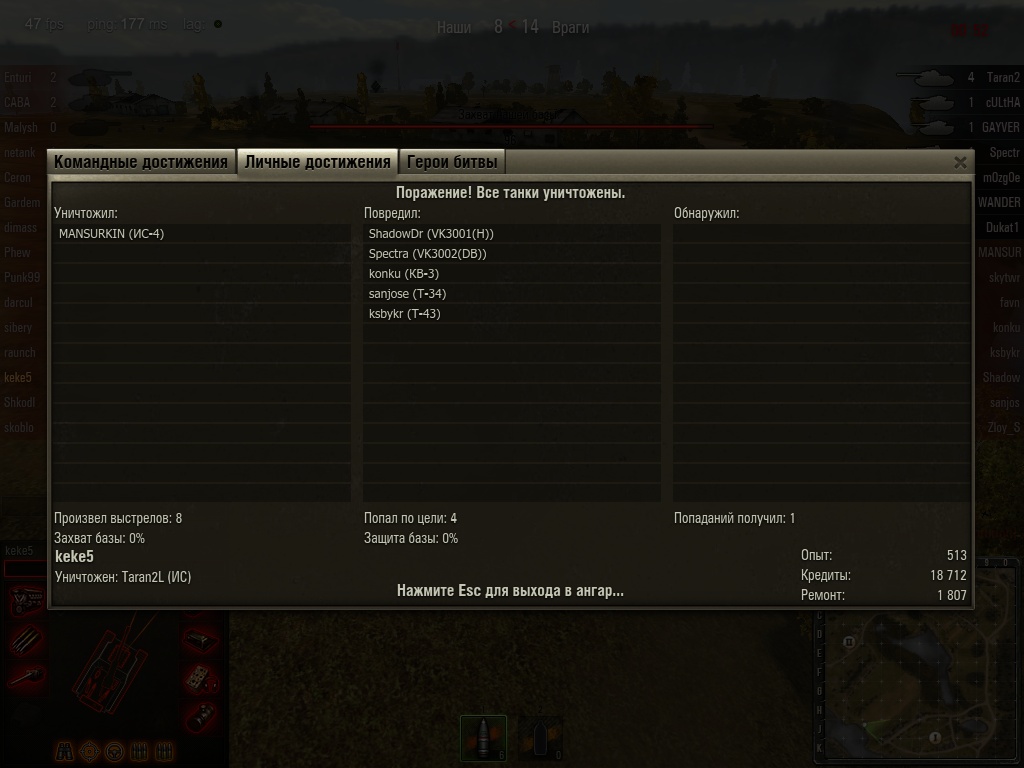Choose Spectra (VK3002(DB)) in damaged list

427,254
